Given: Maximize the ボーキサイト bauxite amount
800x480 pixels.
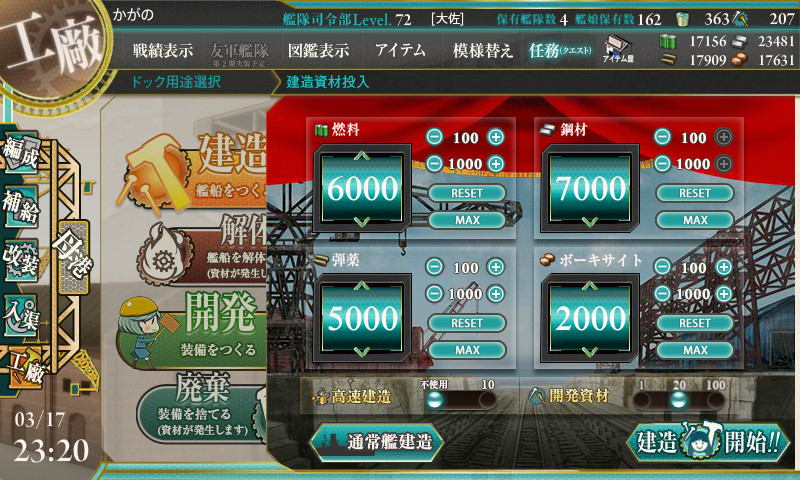Looking at the screenshot, I should tap(694, 350).
